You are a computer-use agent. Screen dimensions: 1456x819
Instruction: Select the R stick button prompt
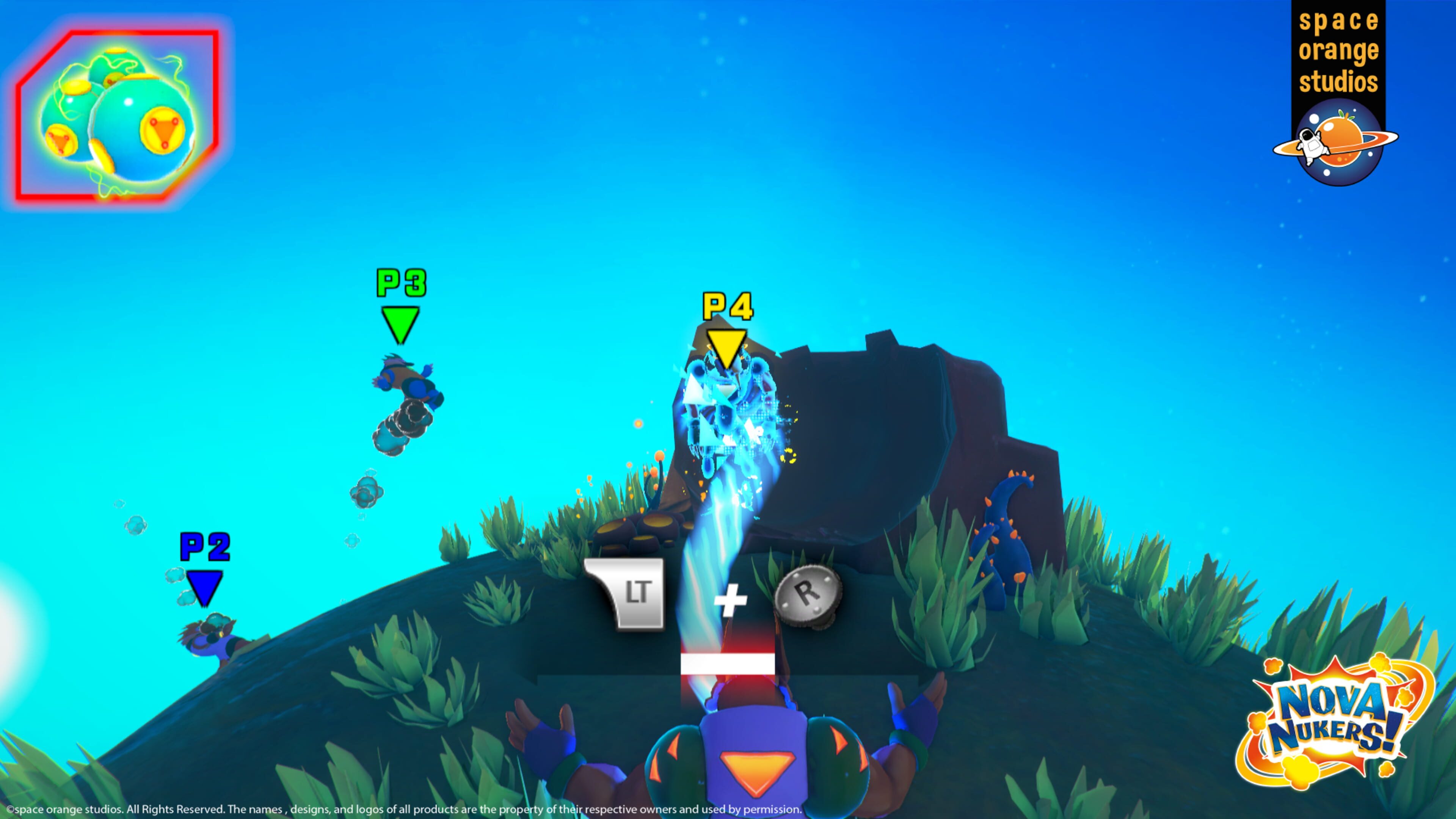808,593
